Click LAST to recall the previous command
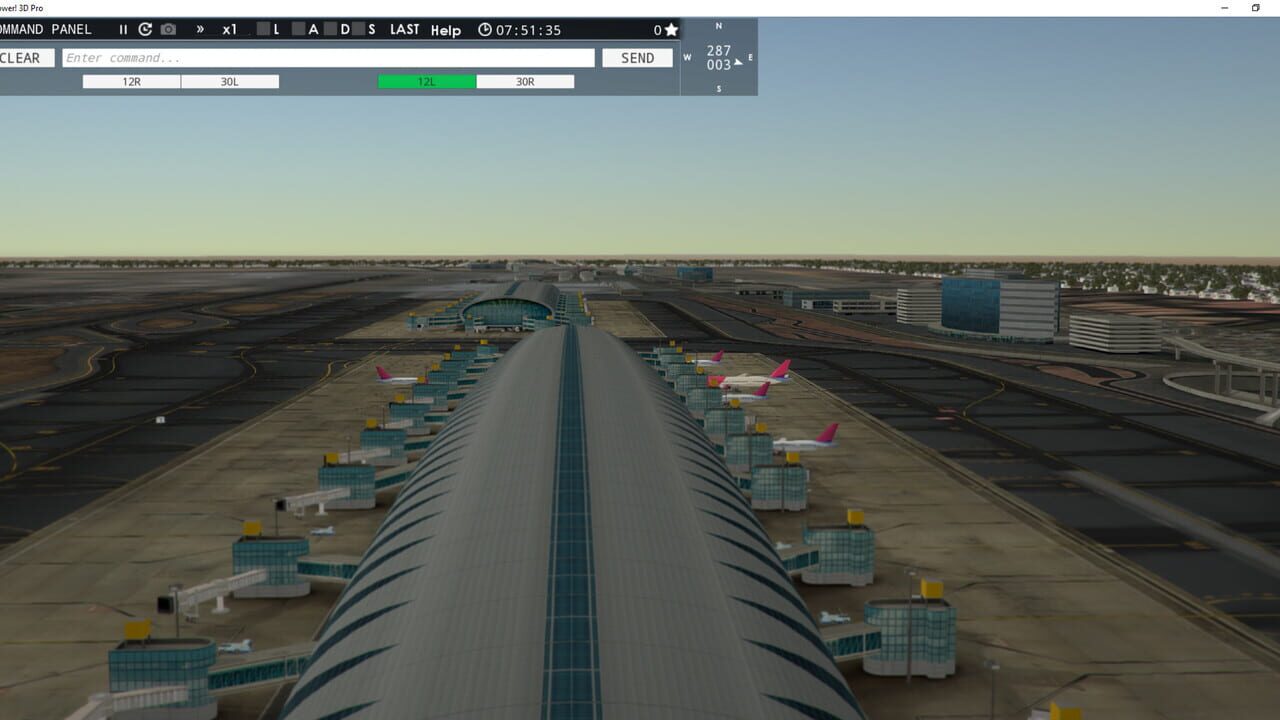This screenshot has height=720, width=1280. point(403,30)
